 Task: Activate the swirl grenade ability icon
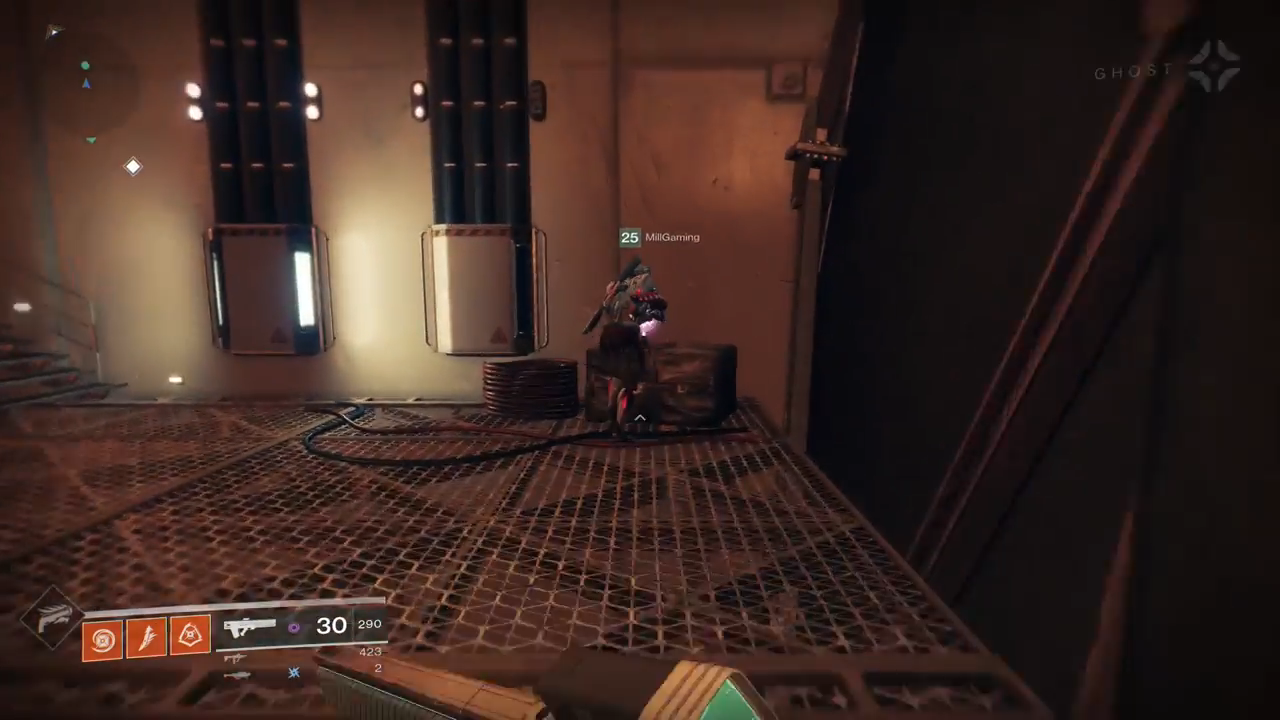pos(102,637)
